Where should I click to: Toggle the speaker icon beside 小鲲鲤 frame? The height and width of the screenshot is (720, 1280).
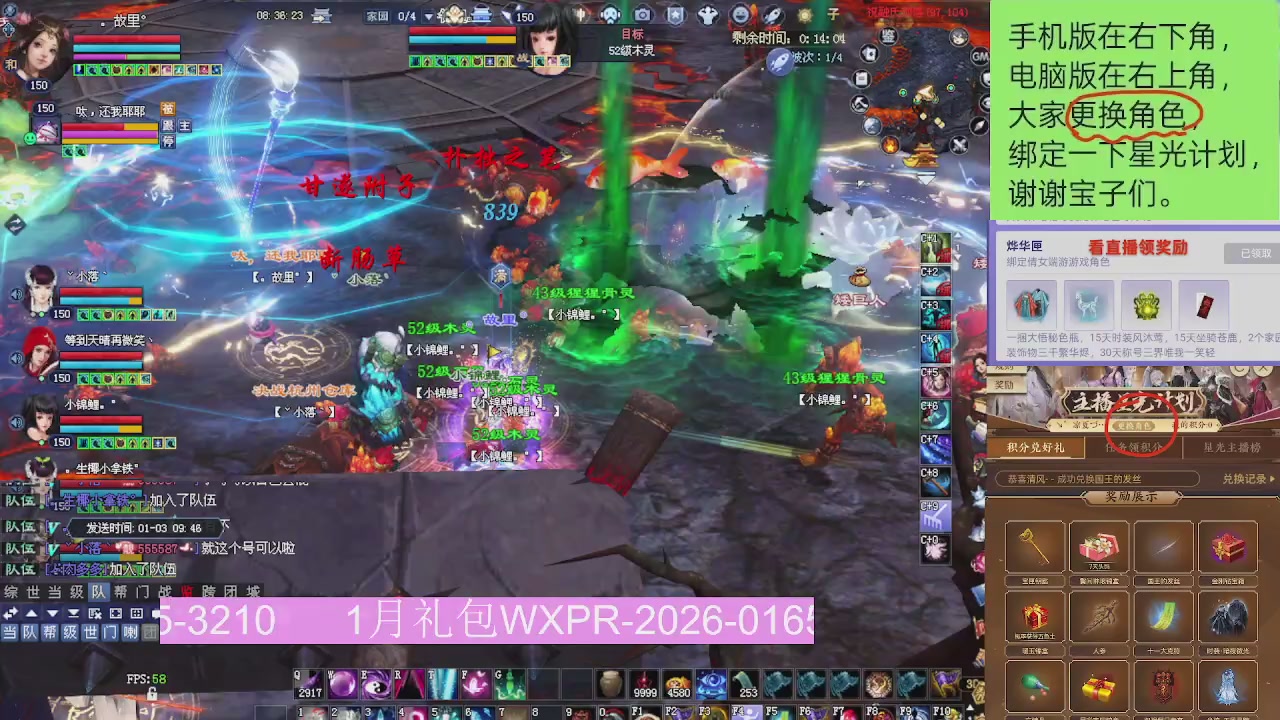[x=16, y=421]
